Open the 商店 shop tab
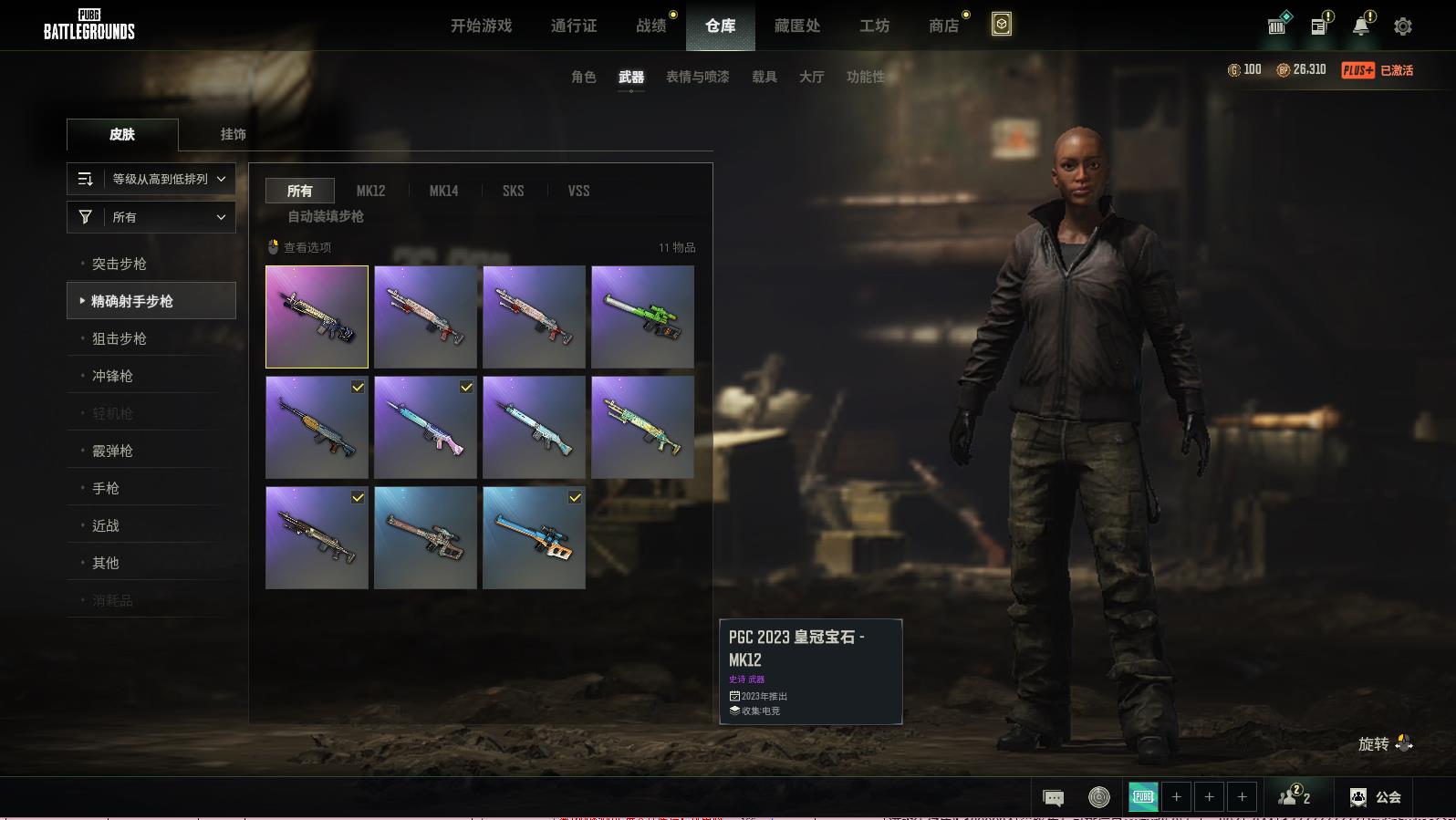 pos(944,26)
